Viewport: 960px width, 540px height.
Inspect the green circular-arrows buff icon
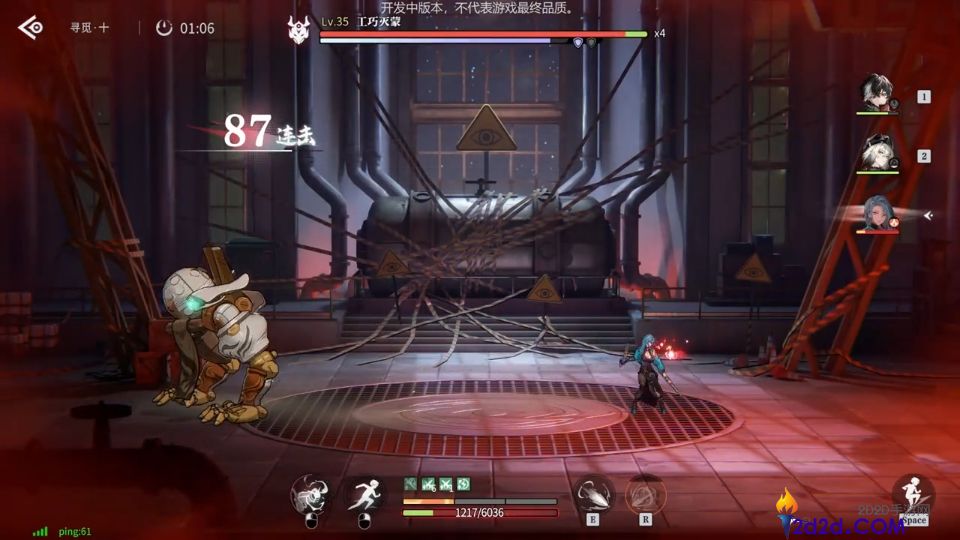tap(464, 484)
